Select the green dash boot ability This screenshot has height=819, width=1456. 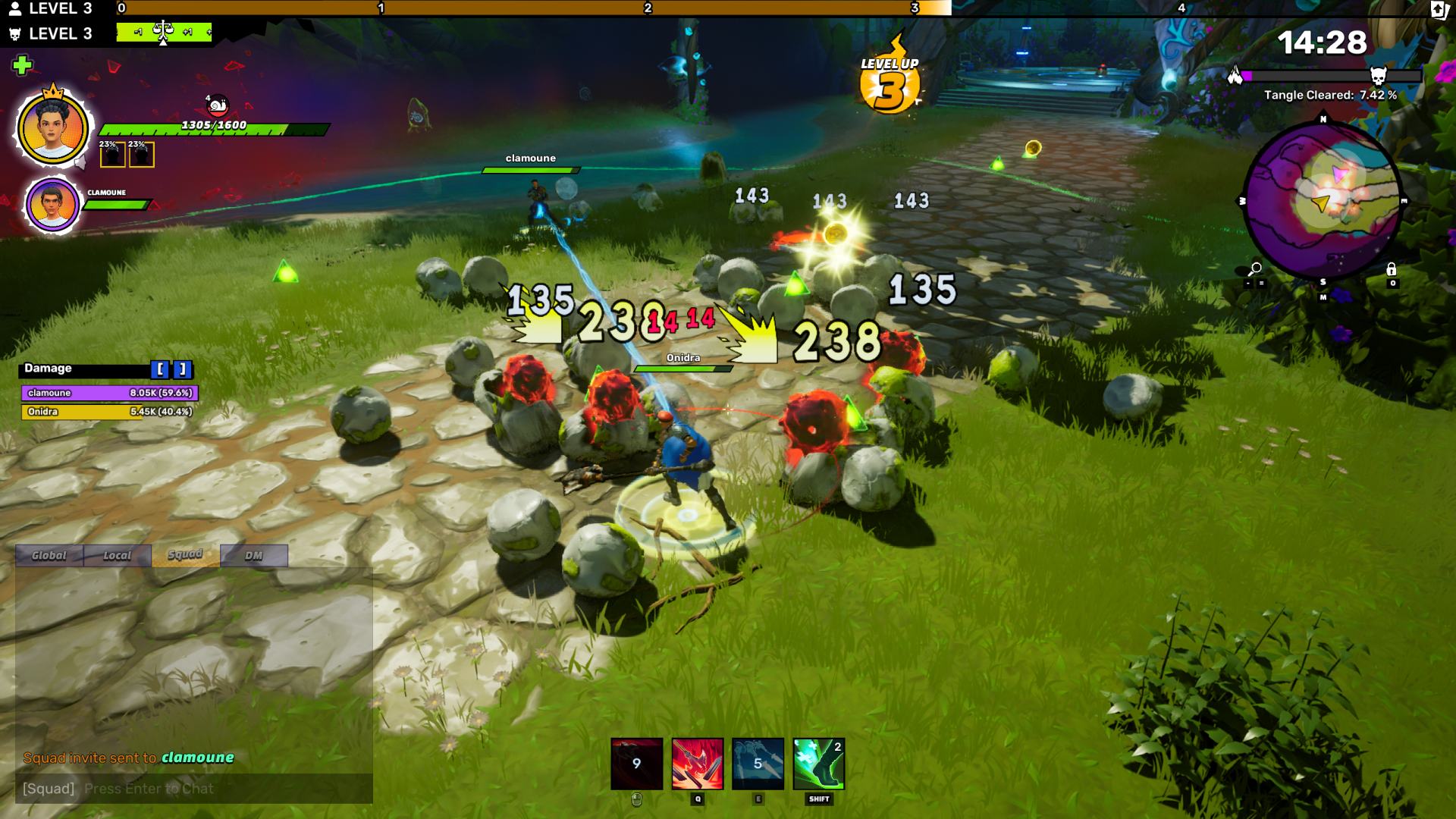pyautogui.click(x=818, y=764)
